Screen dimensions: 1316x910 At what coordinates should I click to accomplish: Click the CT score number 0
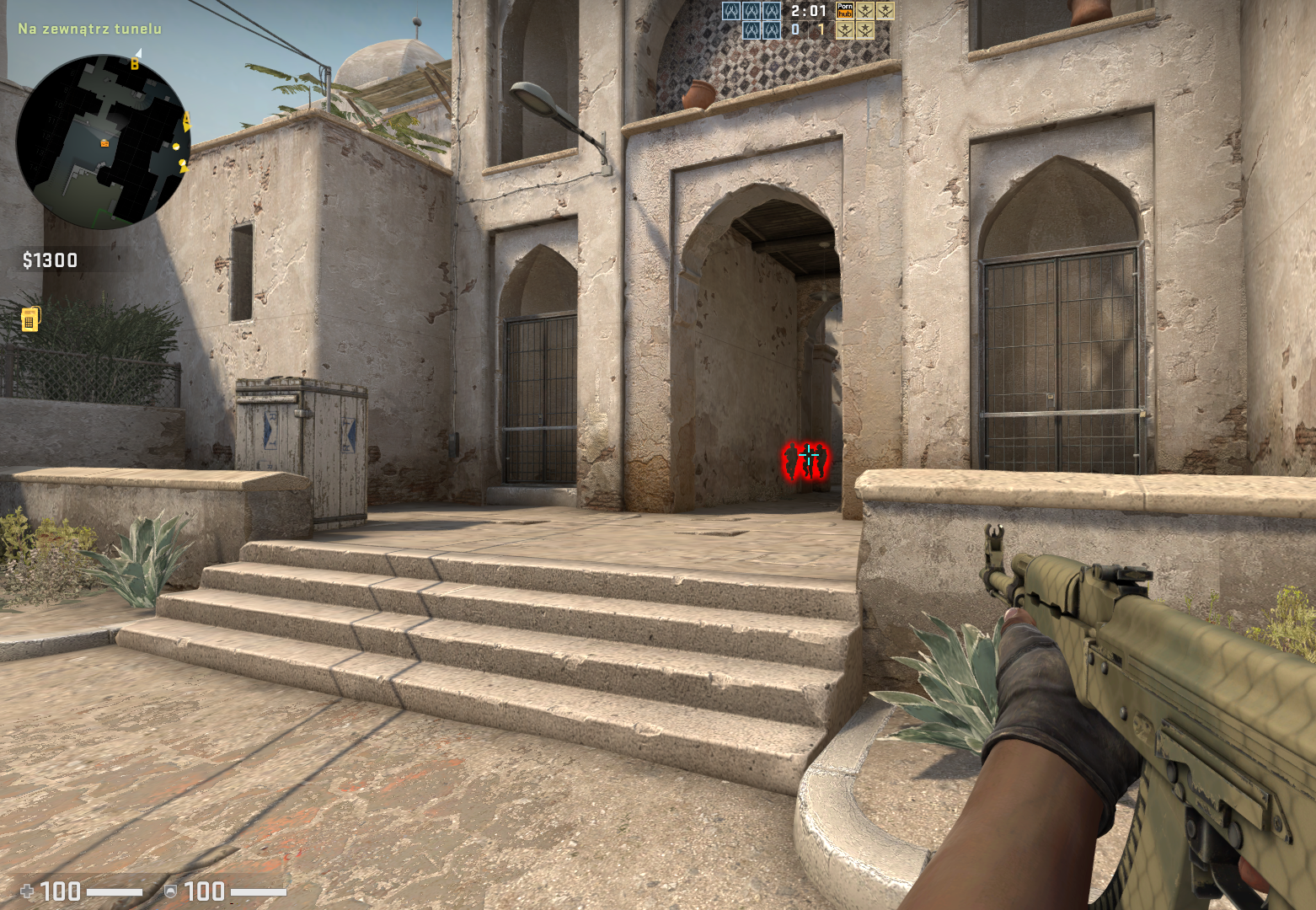pyautogui.click(x=795, y=28)
